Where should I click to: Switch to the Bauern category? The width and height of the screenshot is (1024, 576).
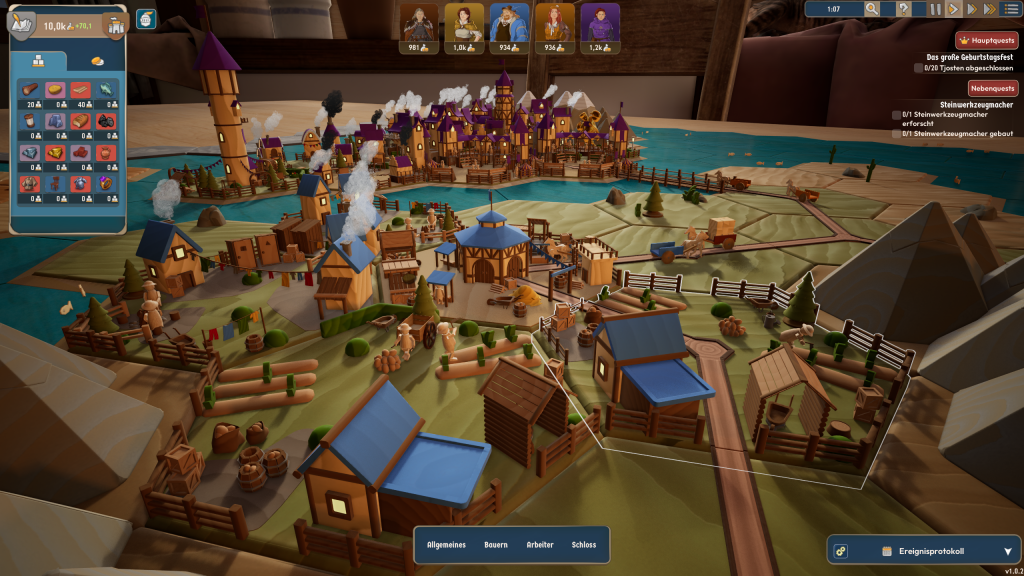[496, 545]
